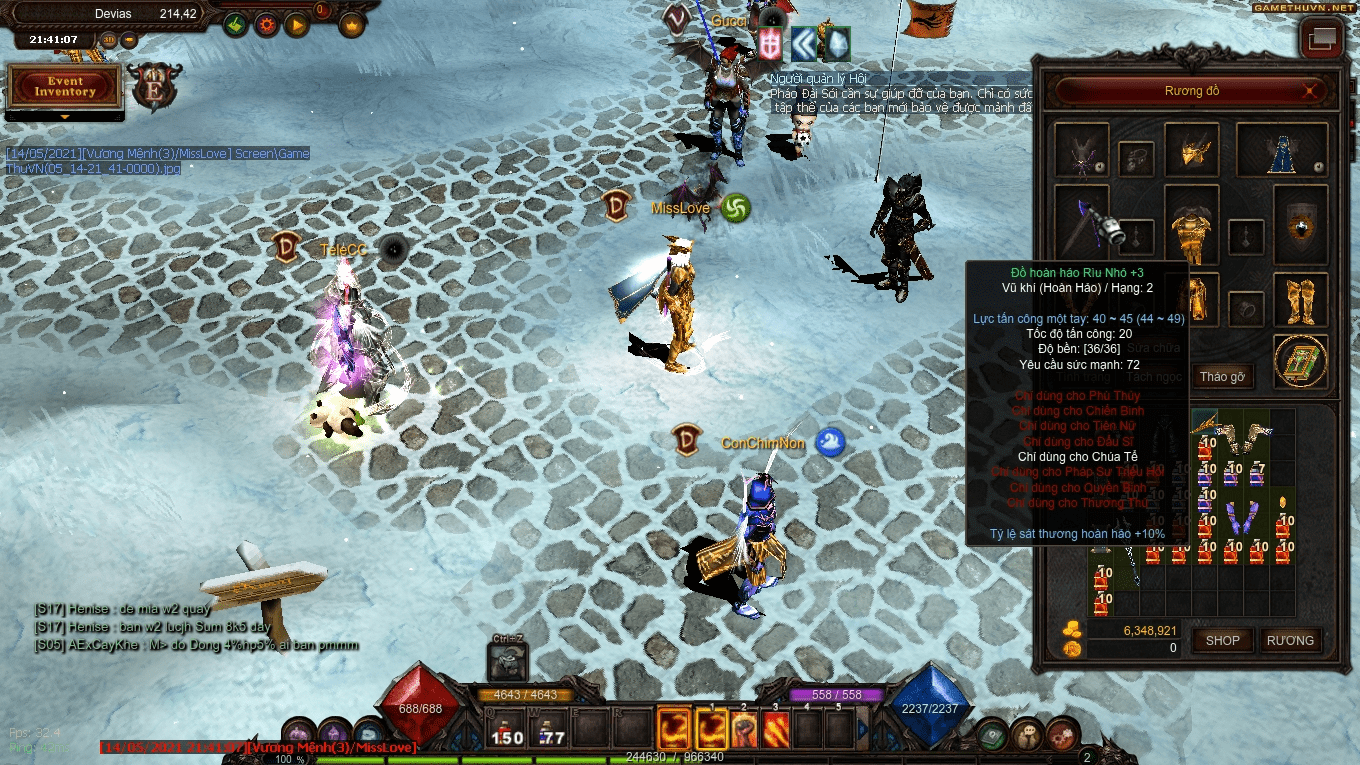Click the golden crown icon

(352, 25)
